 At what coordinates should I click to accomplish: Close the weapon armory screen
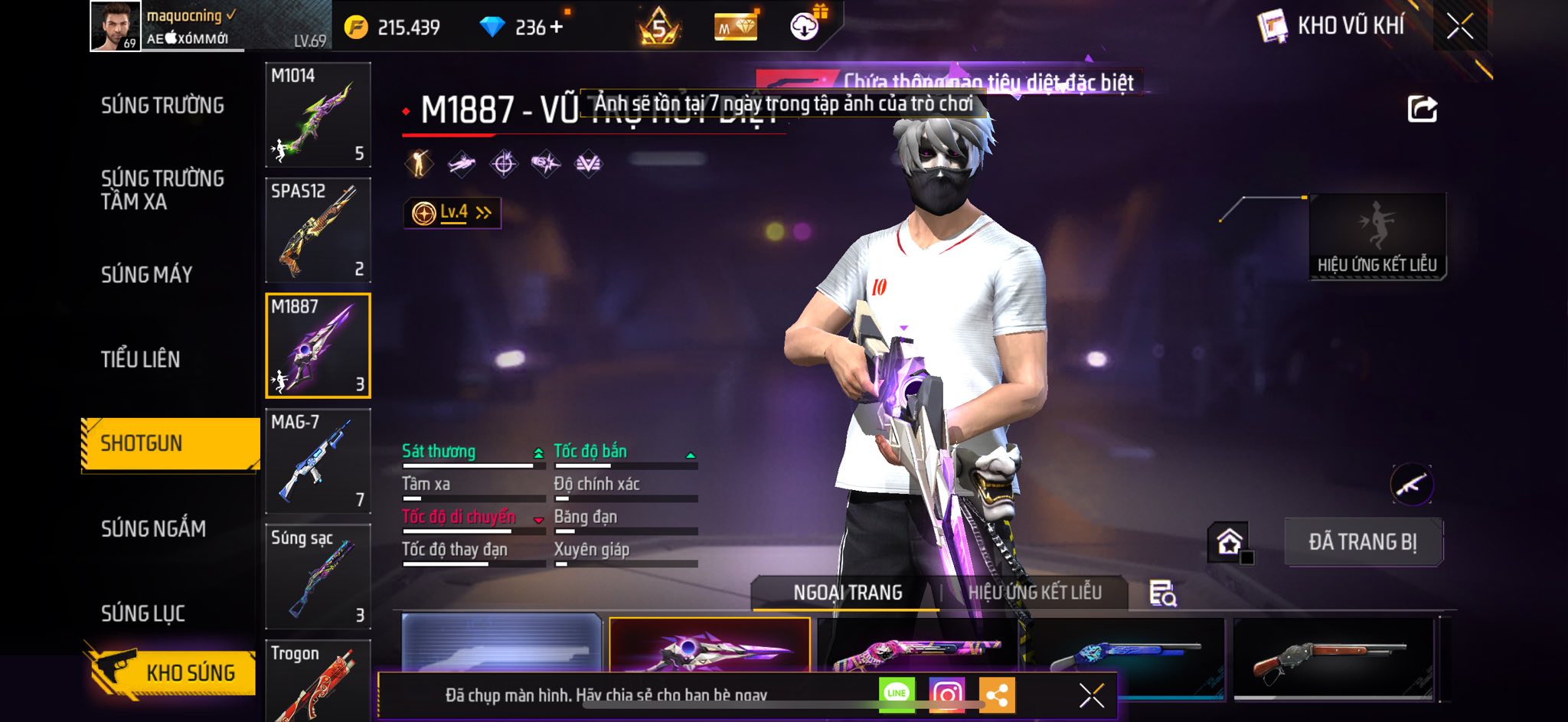click(1459, 27)
